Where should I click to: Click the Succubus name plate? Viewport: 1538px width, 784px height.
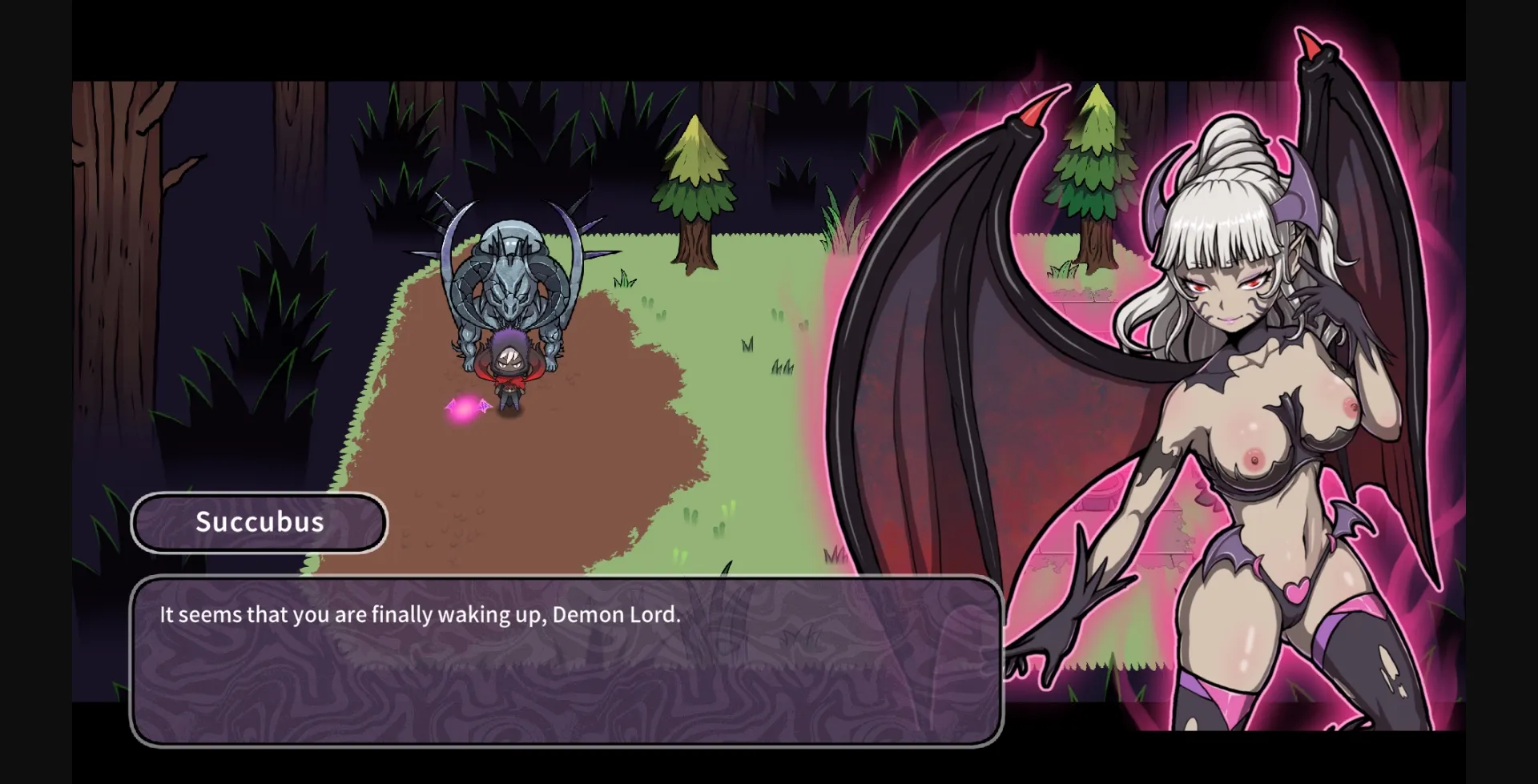point(259,522)
